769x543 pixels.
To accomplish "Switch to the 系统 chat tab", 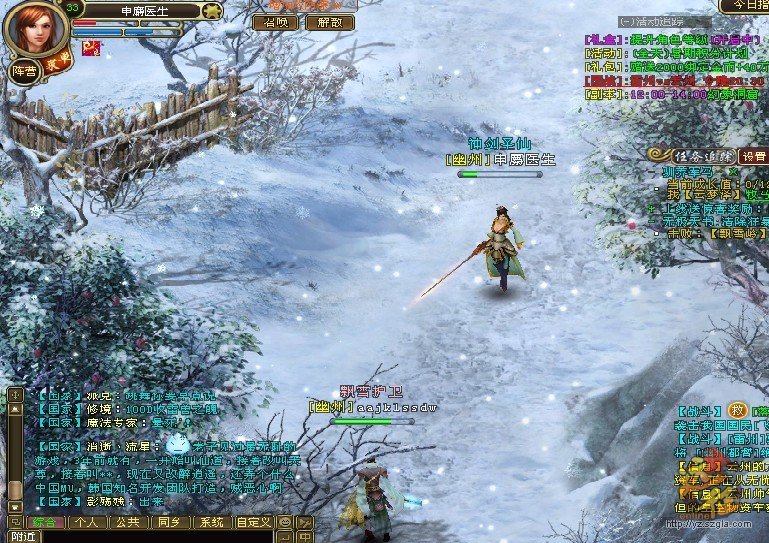I will [x=210, y=522].
